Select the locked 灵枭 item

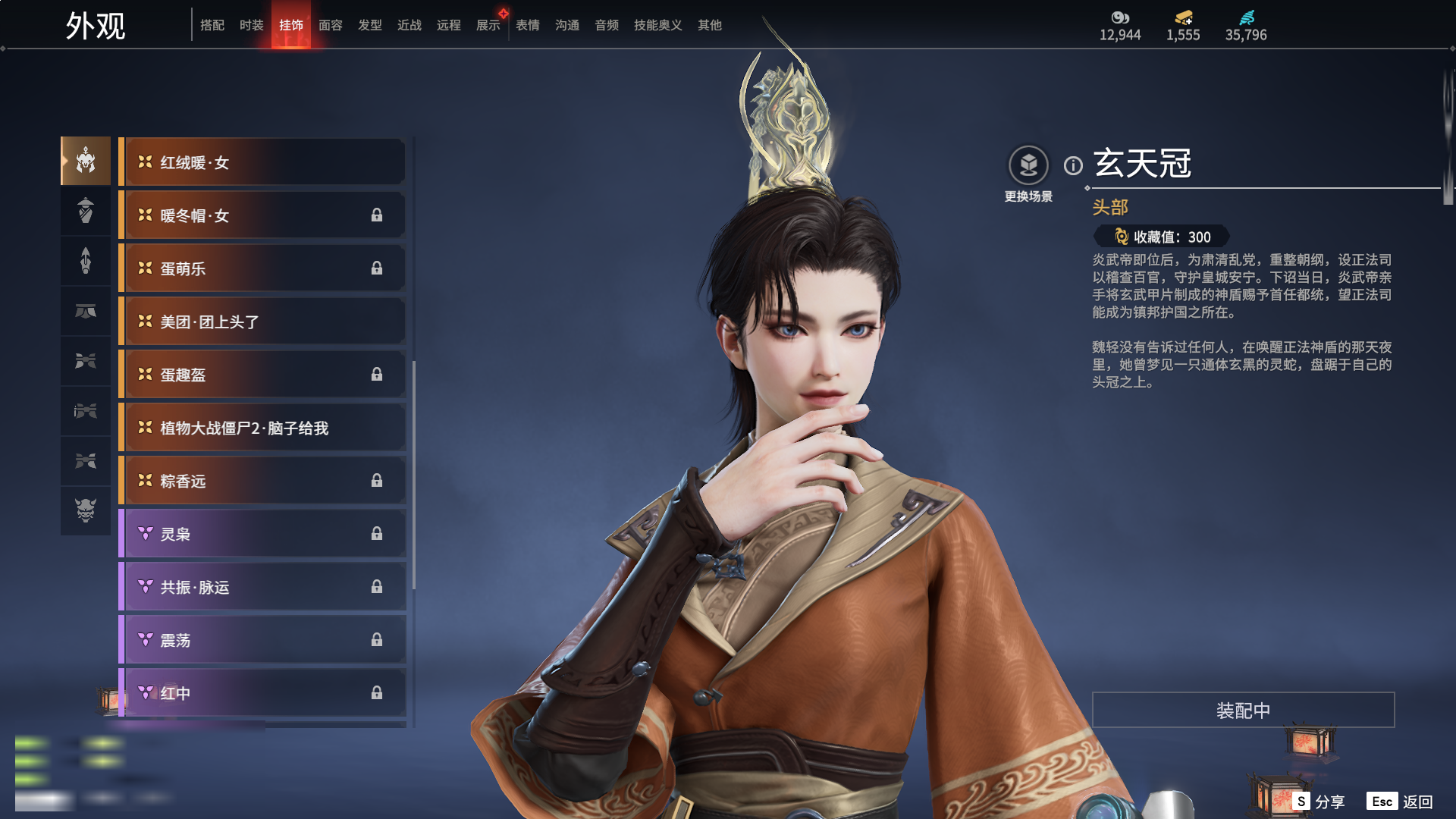262,534
